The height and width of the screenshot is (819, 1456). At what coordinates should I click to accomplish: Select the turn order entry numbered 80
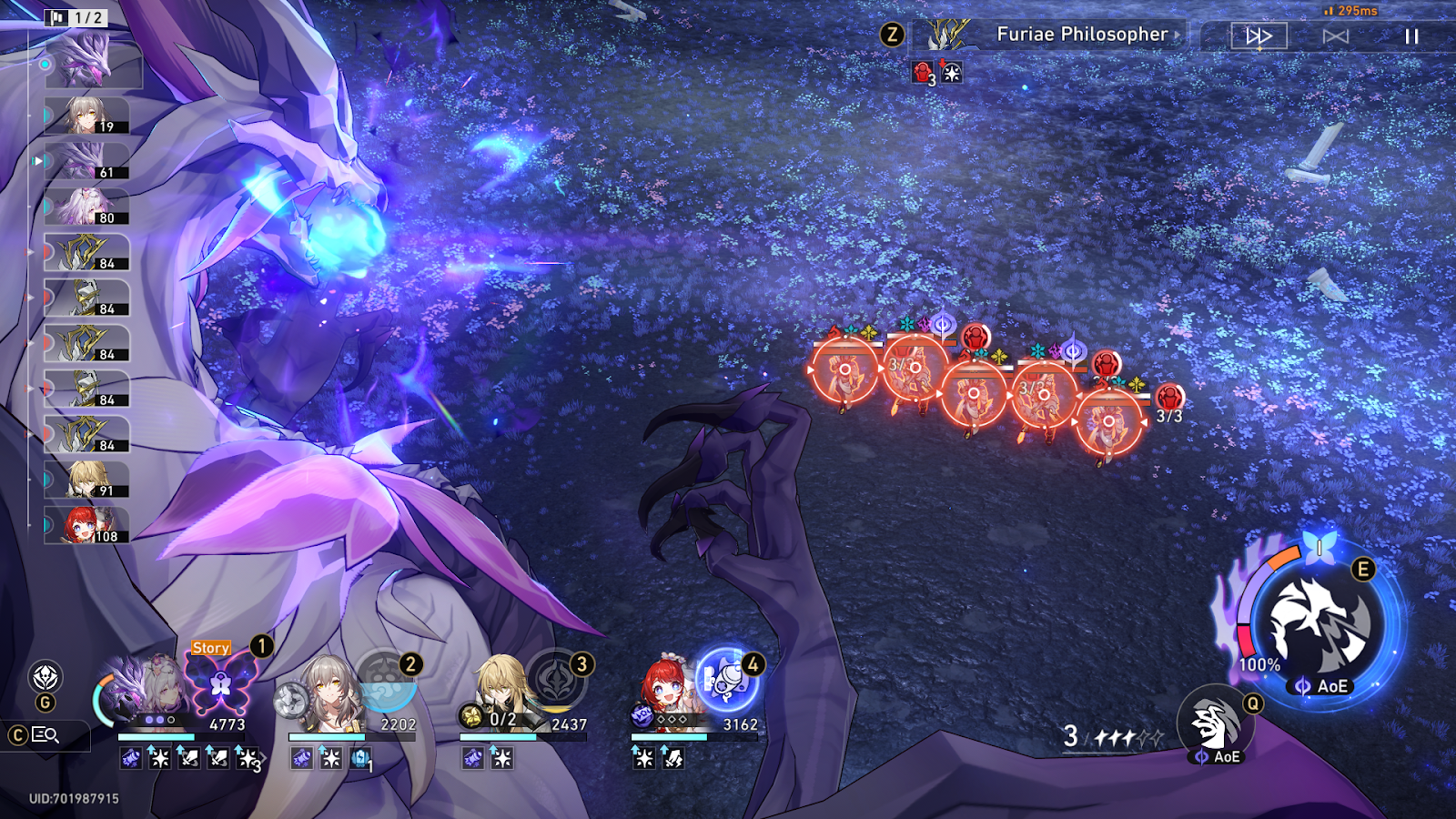coord(87,207)
